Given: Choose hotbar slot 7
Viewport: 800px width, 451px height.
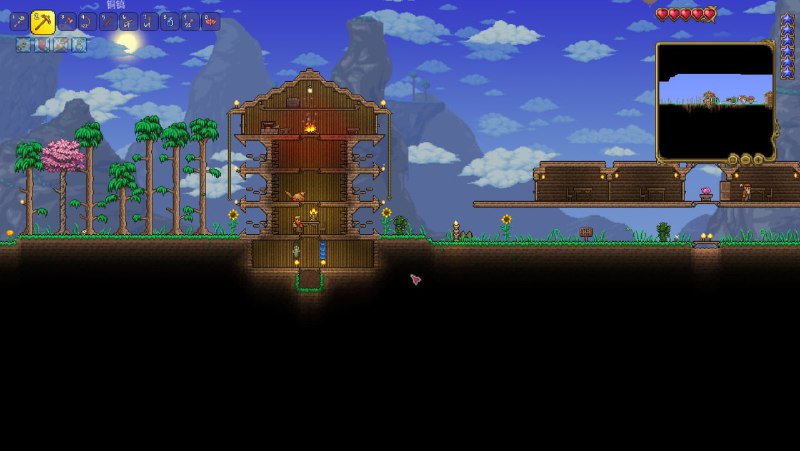Looking at the screenshot, I should 149,22.
